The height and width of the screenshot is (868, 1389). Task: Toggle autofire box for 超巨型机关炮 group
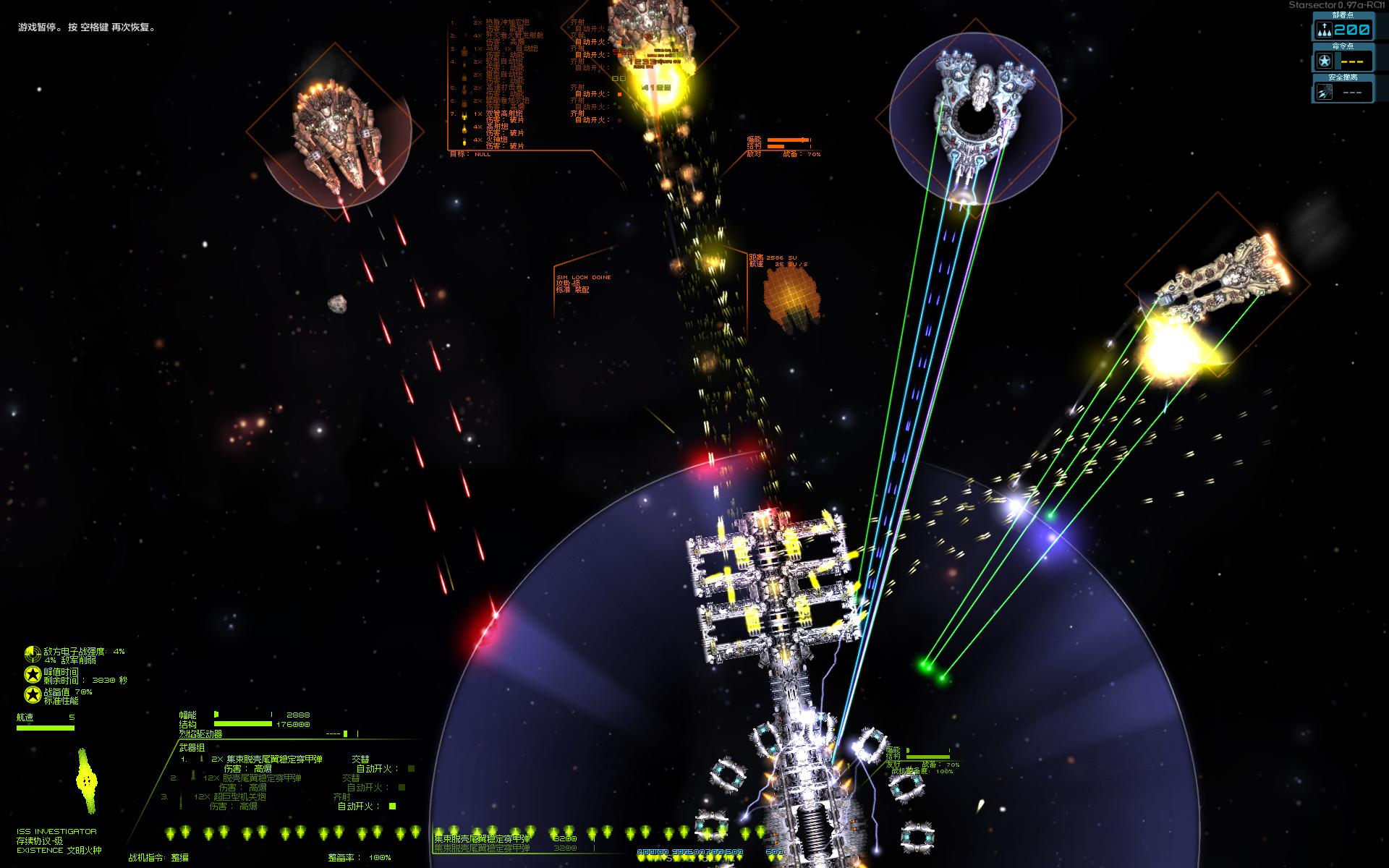(x=393, y=806)
